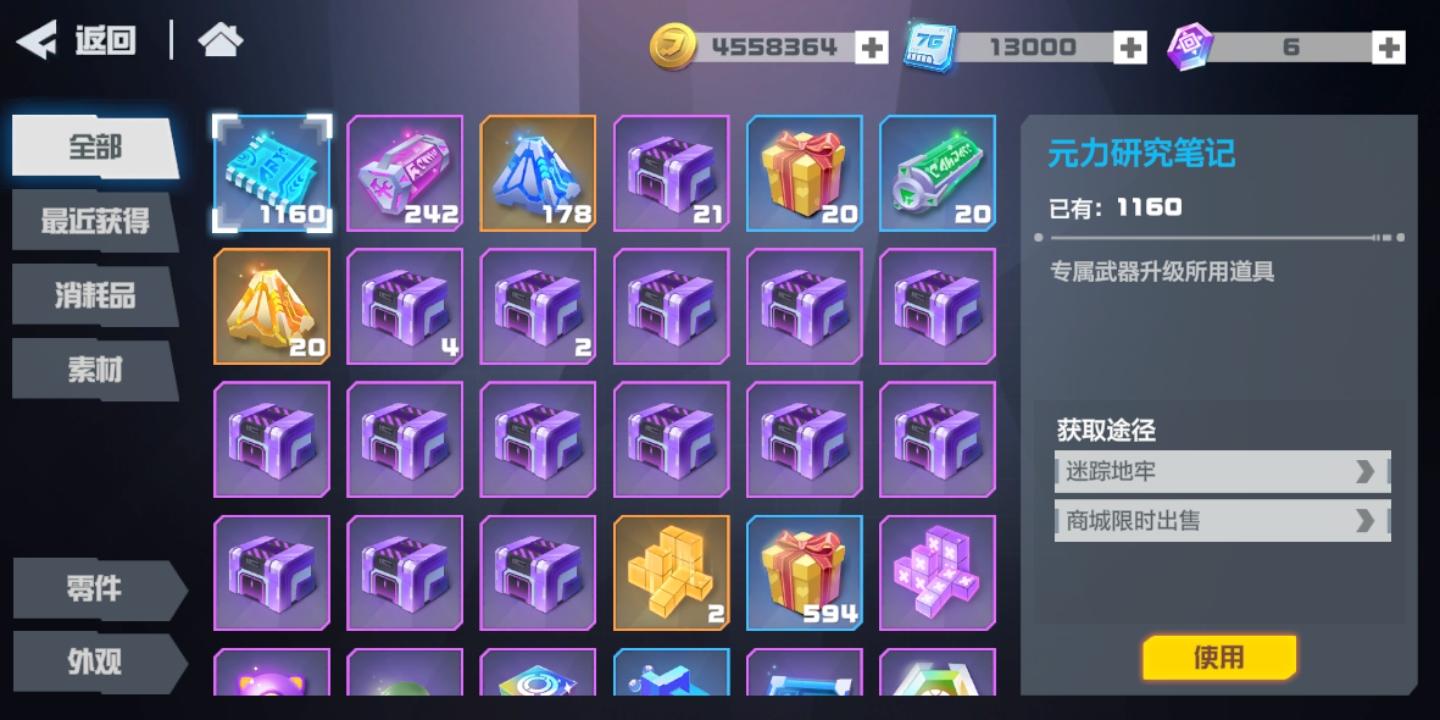The image size is (1440, 720).
Task: Click the green wrench-like item with 20
Action: (x=938, y=173)
